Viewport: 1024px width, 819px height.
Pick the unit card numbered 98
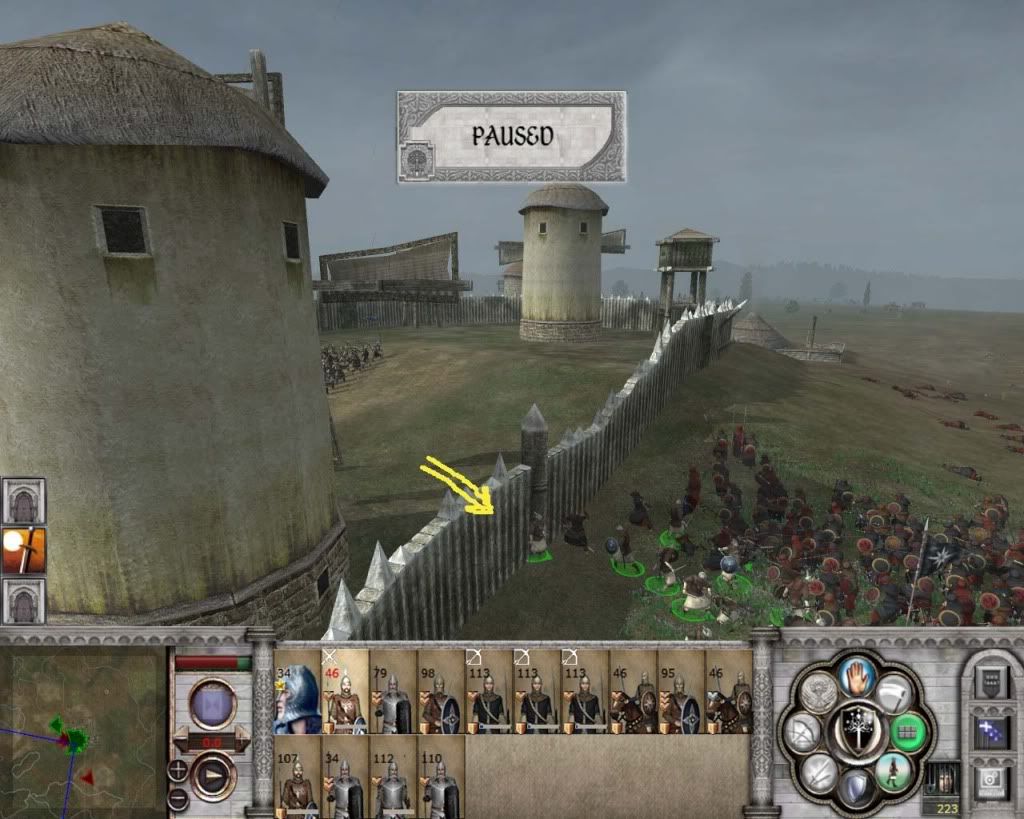click(x=441, y=692)
